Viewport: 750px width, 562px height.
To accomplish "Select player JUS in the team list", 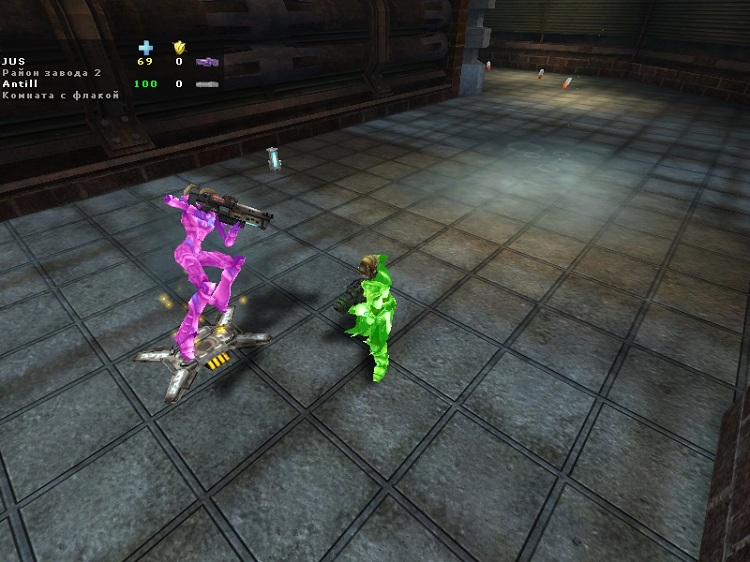I will (13, 62).
